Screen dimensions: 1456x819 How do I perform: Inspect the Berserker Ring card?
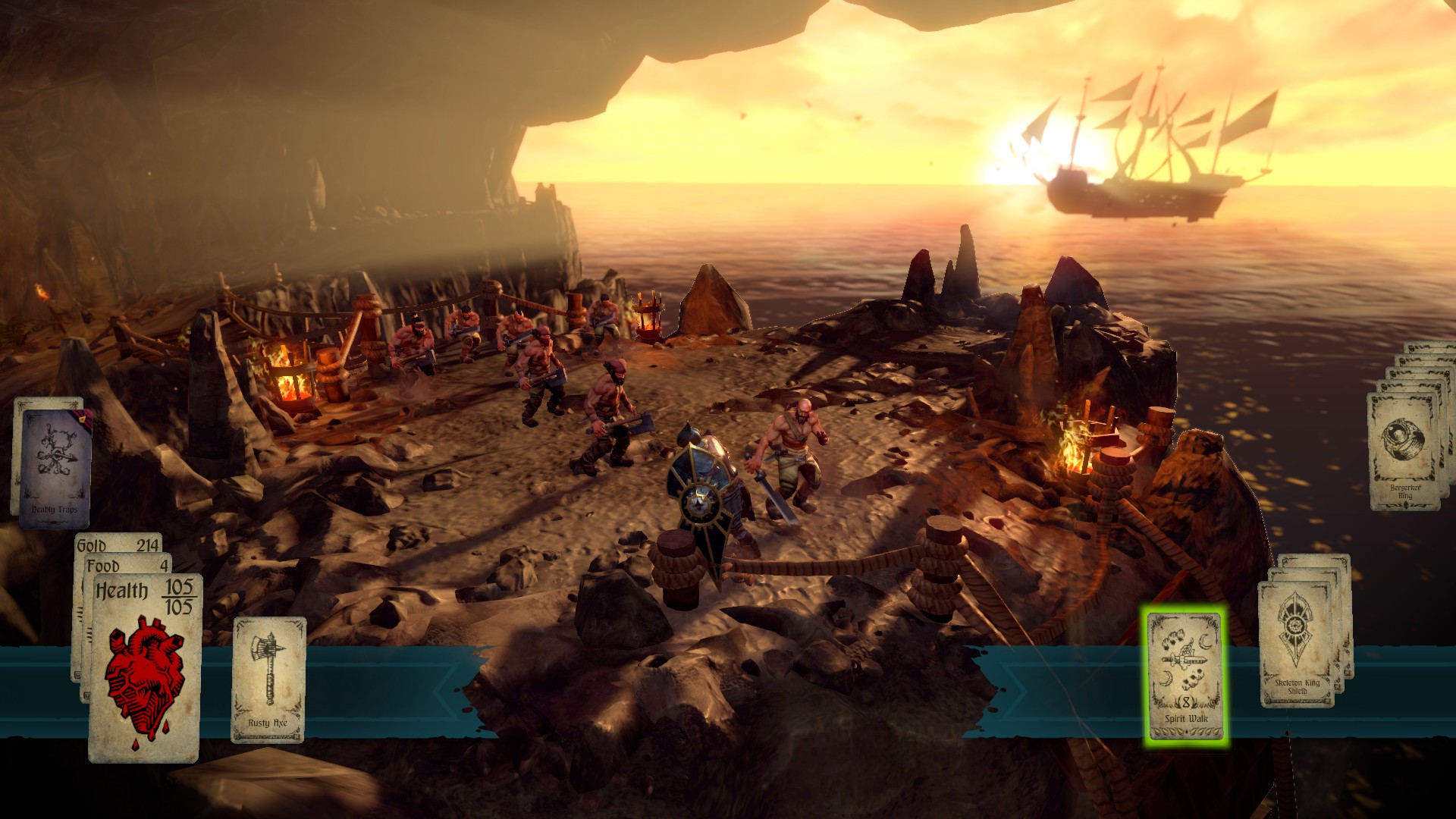(x=1405, y=452)
